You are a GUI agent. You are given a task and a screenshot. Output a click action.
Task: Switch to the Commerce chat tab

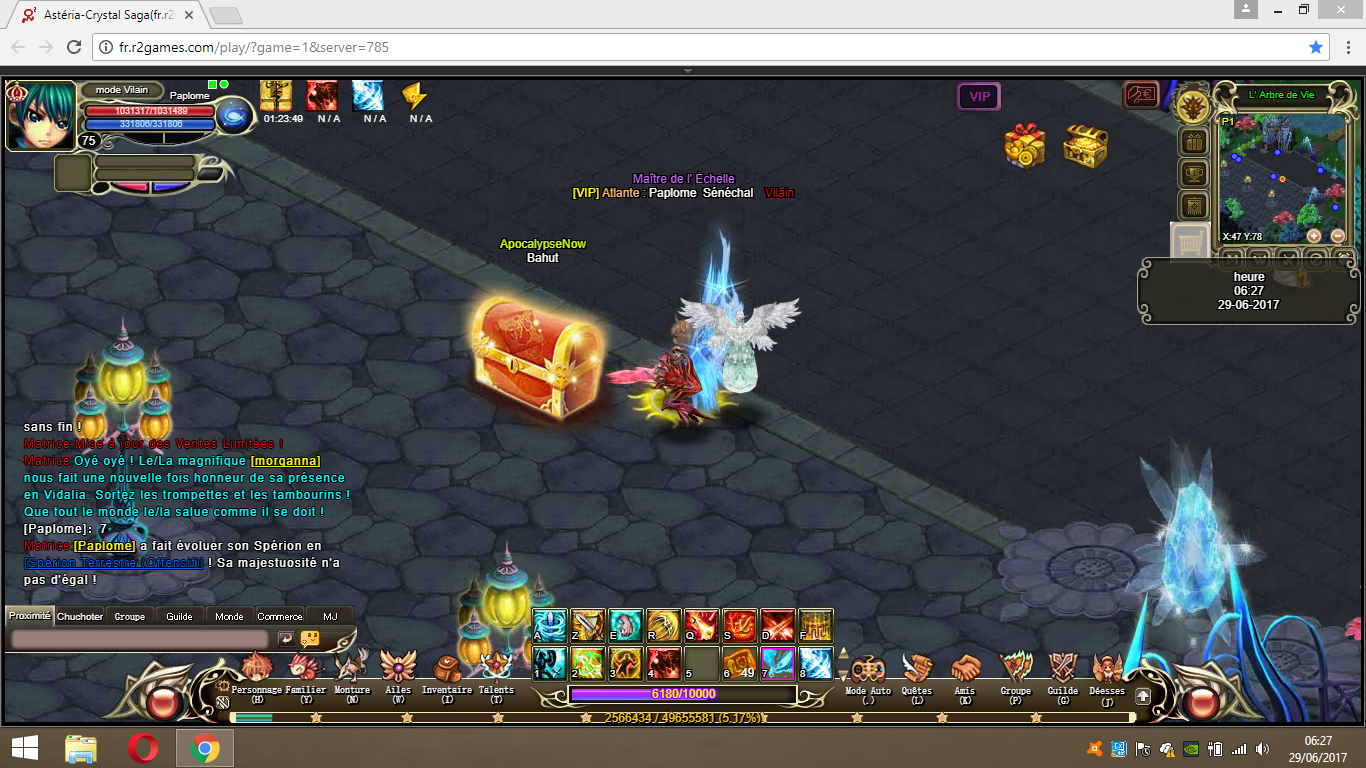[280, 616]
